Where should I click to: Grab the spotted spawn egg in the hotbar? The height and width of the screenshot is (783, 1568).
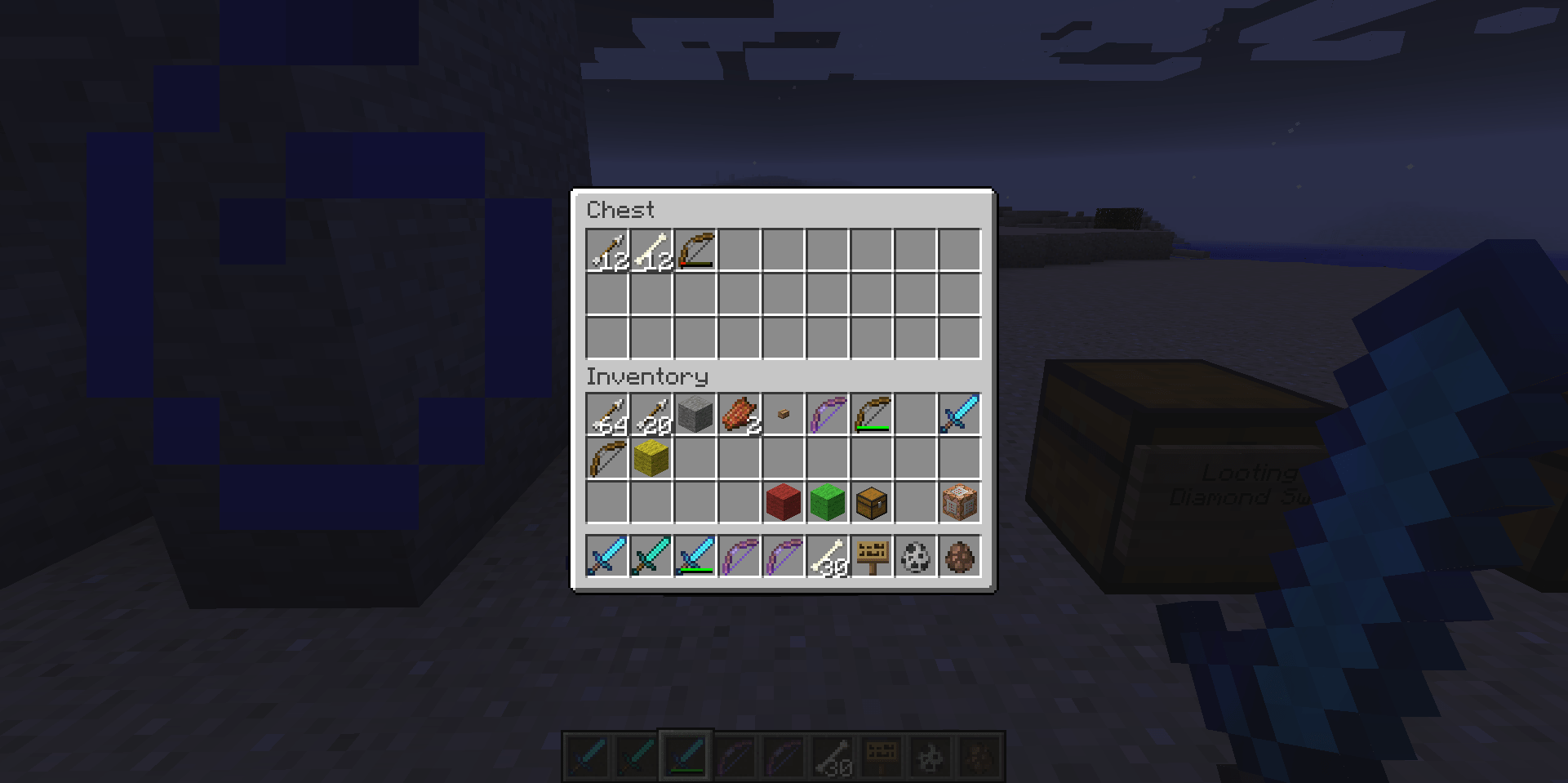915,555
